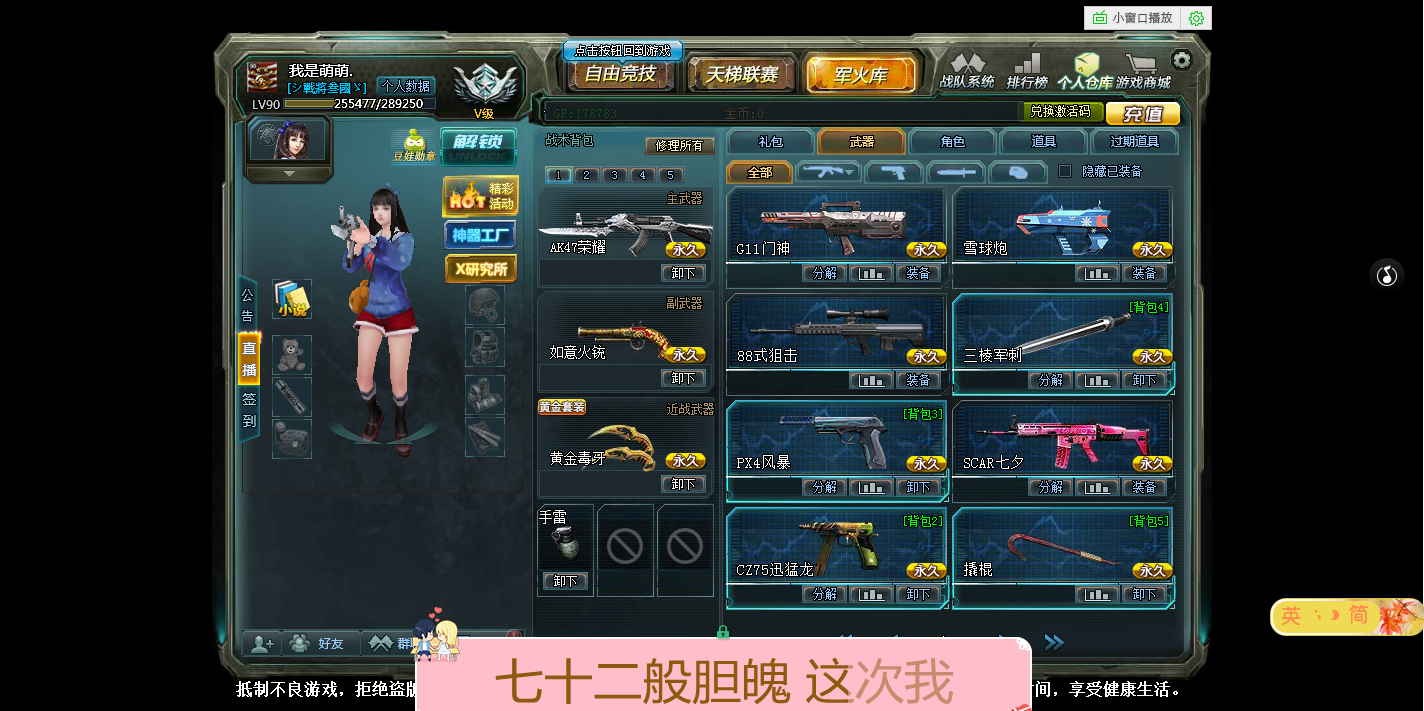
Task: Open the 个人数据 personal stats
Action: coord(405,86)
